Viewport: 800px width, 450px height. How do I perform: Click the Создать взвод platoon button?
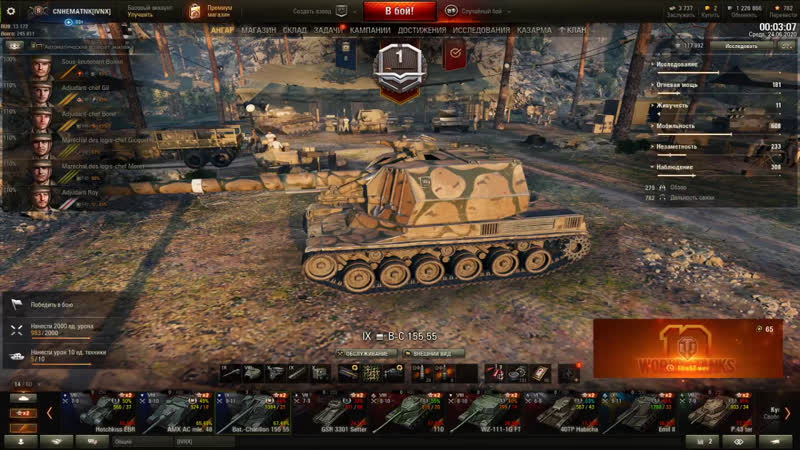(x=320, y=10)
